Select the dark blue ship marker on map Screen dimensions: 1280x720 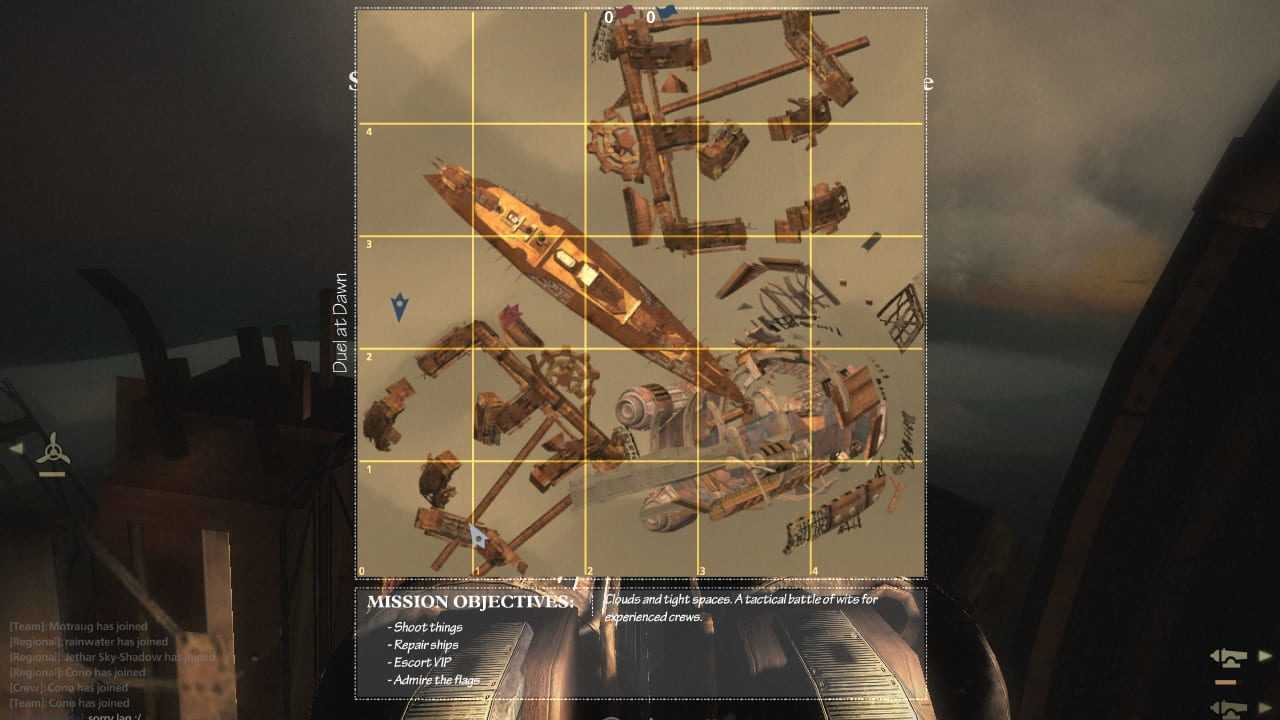tap(399, 306)
